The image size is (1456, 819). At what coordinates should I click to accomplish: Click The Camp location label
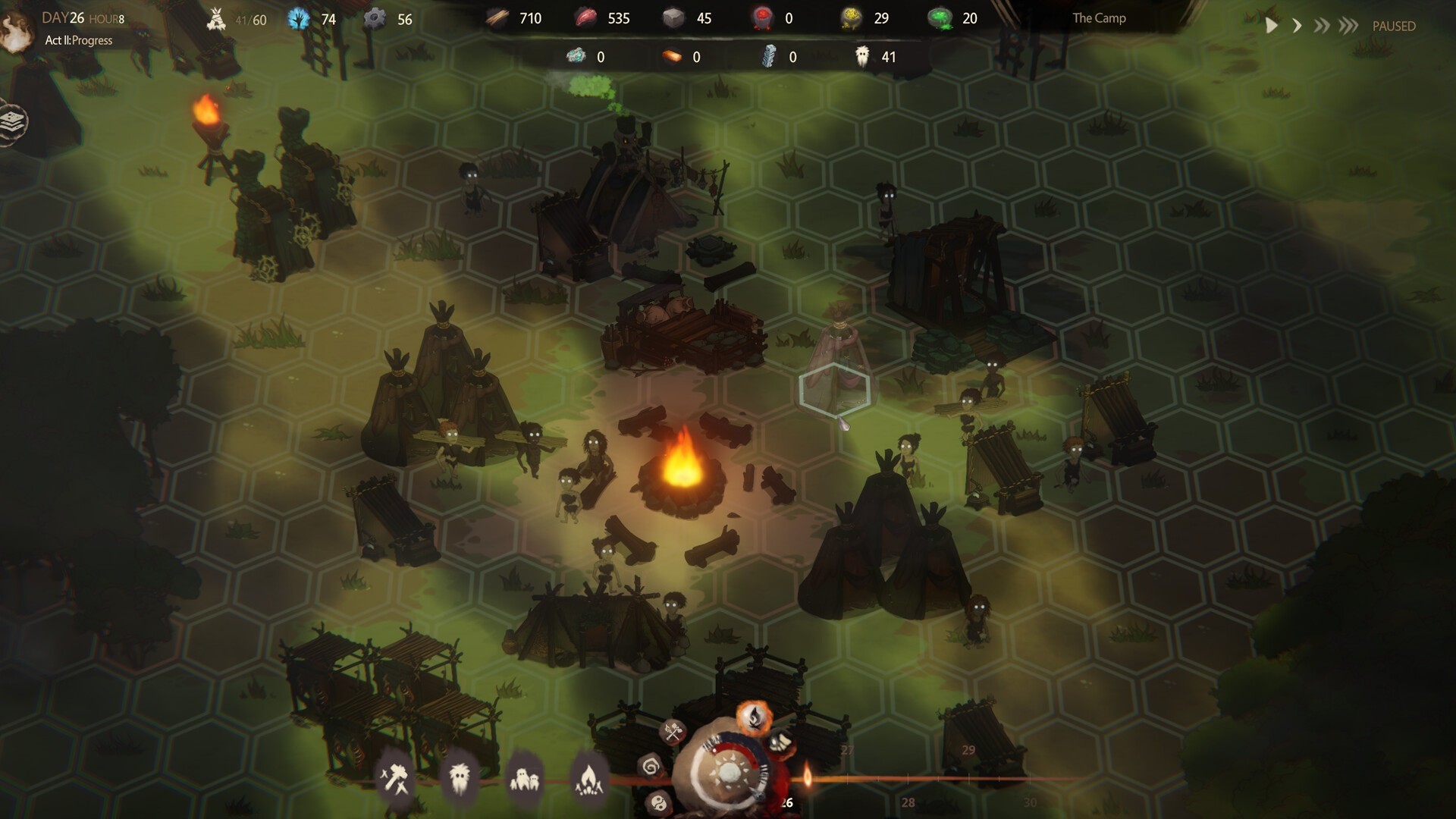[1099, 18]
